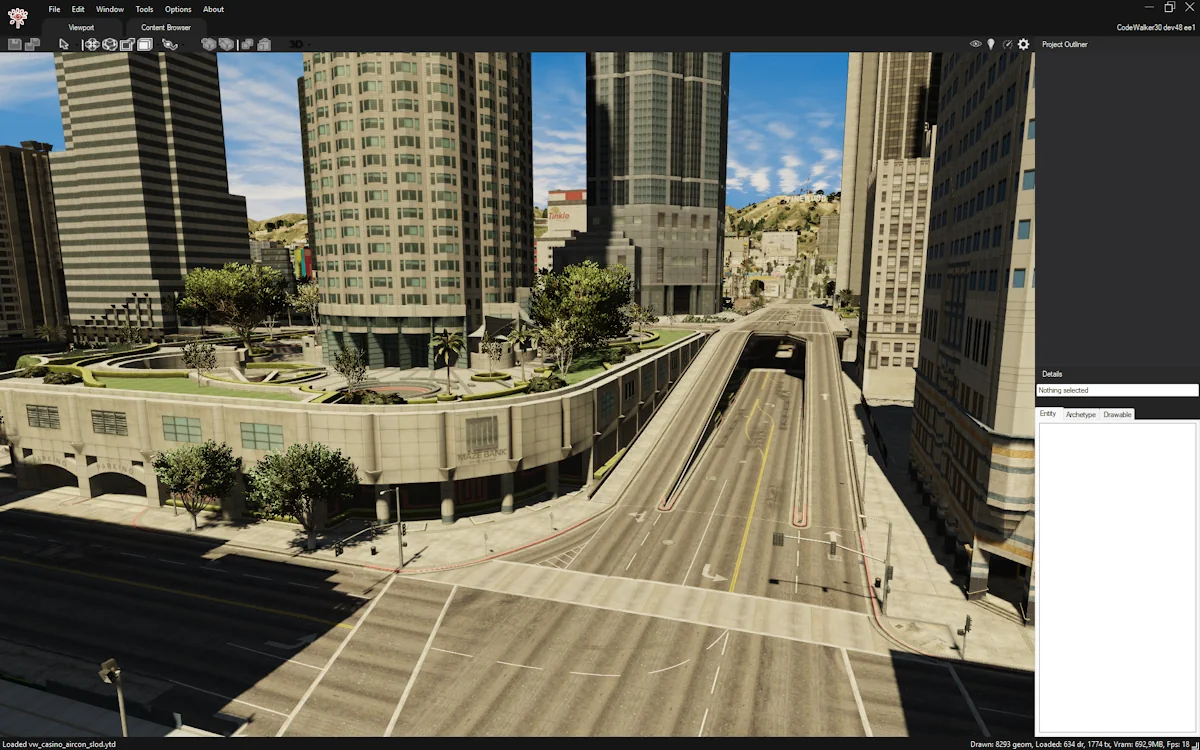Screen dimensions: 1200x750
Task: Open the gear settings icon
Action: pos(1023,44)
